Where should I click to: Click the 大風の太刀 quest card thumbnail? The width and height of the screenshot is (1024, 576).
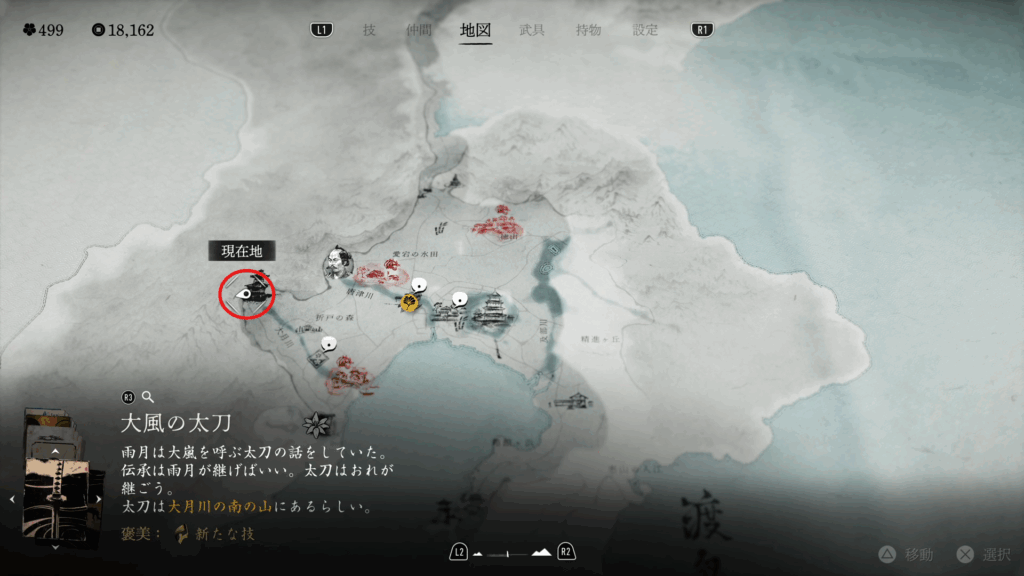(55, 496)
